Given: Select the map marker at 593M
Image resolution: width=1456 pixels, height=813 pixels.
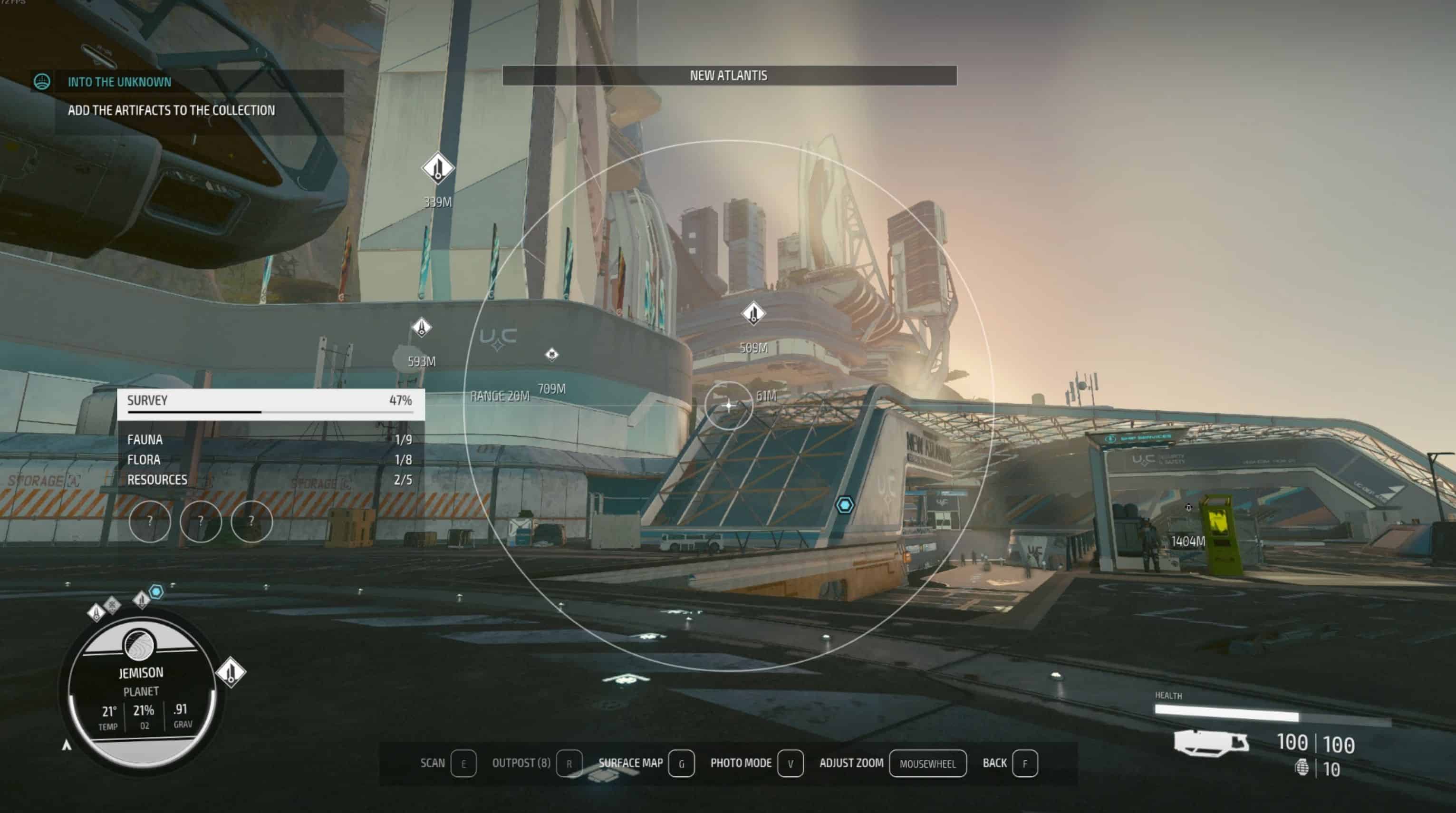Looking at the screenshot, I should pyautogui.click(x=421, y=328).
